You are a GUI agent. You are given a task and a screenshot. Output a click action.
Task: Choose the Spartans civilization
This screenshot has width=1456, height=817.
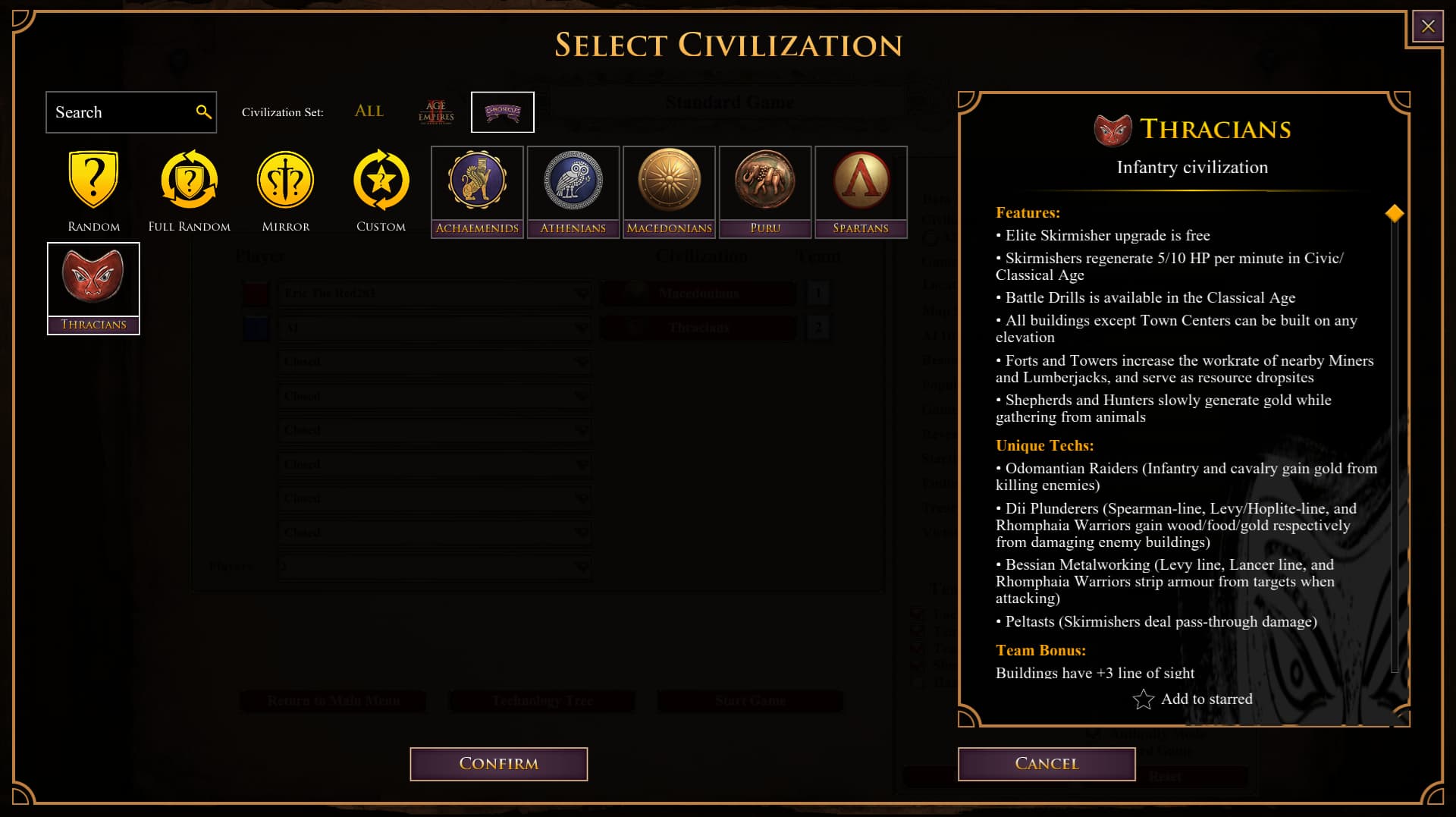click(861, 191)
